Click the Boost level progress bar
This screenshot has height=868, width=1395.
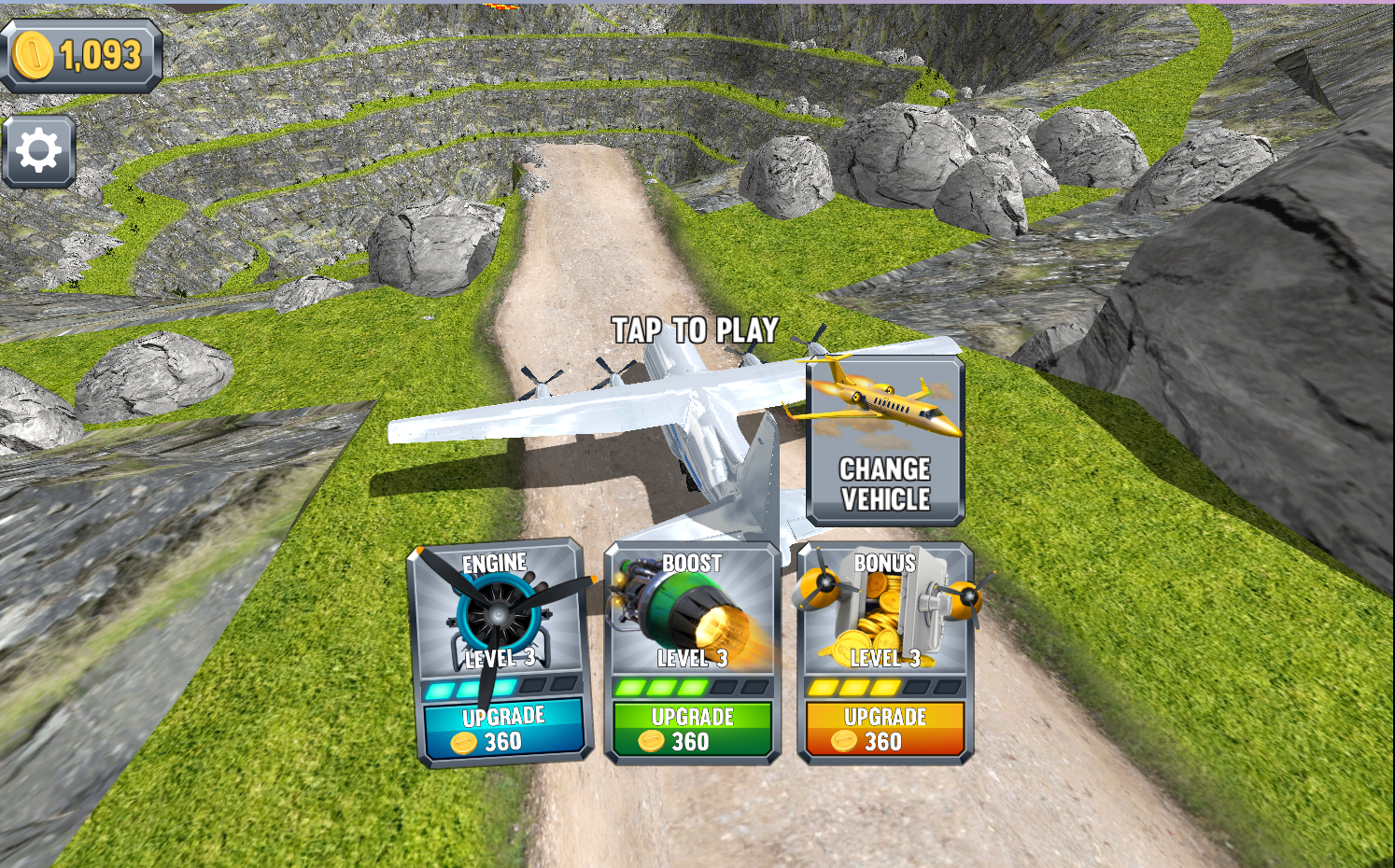point(692,686)
